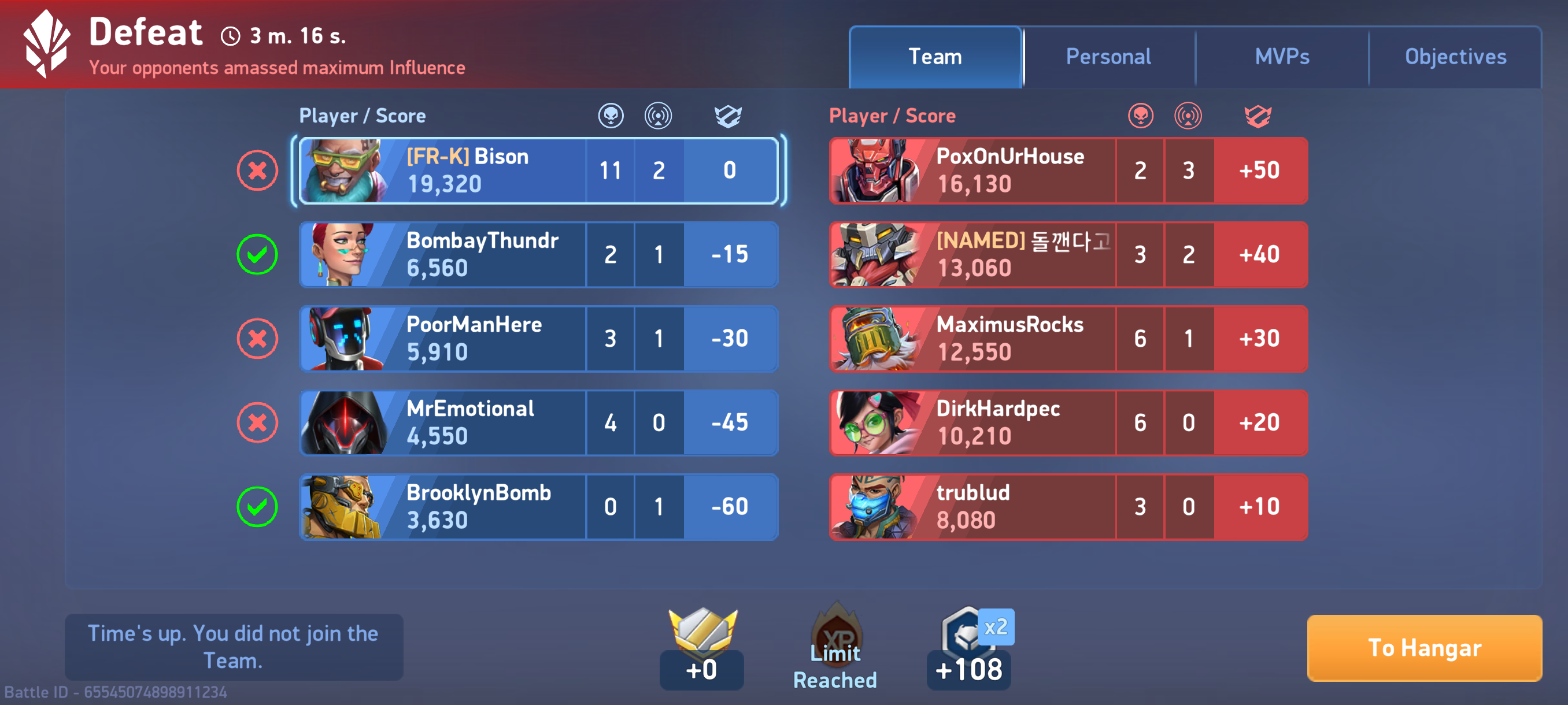Return to the hangar with To Hangar
The height and width of the screenshot is (705, 1568).
coord(1423,648)
